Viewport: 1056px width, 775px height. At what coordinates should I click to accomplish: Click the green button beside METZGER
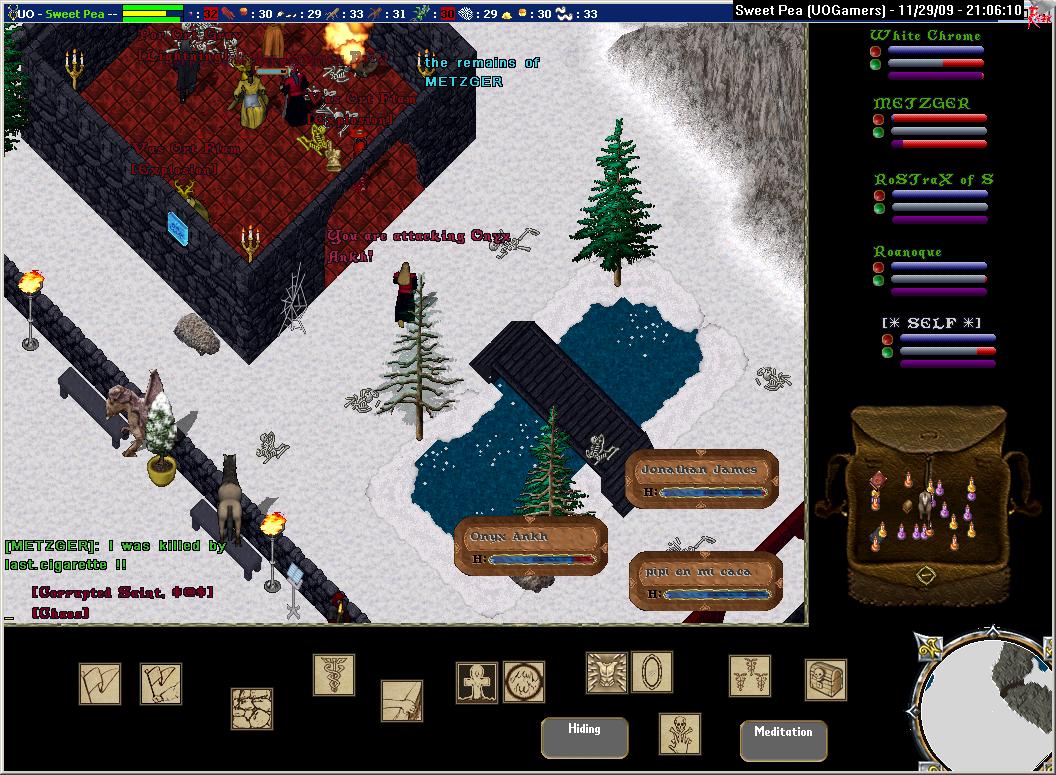(x=877, y=132)
